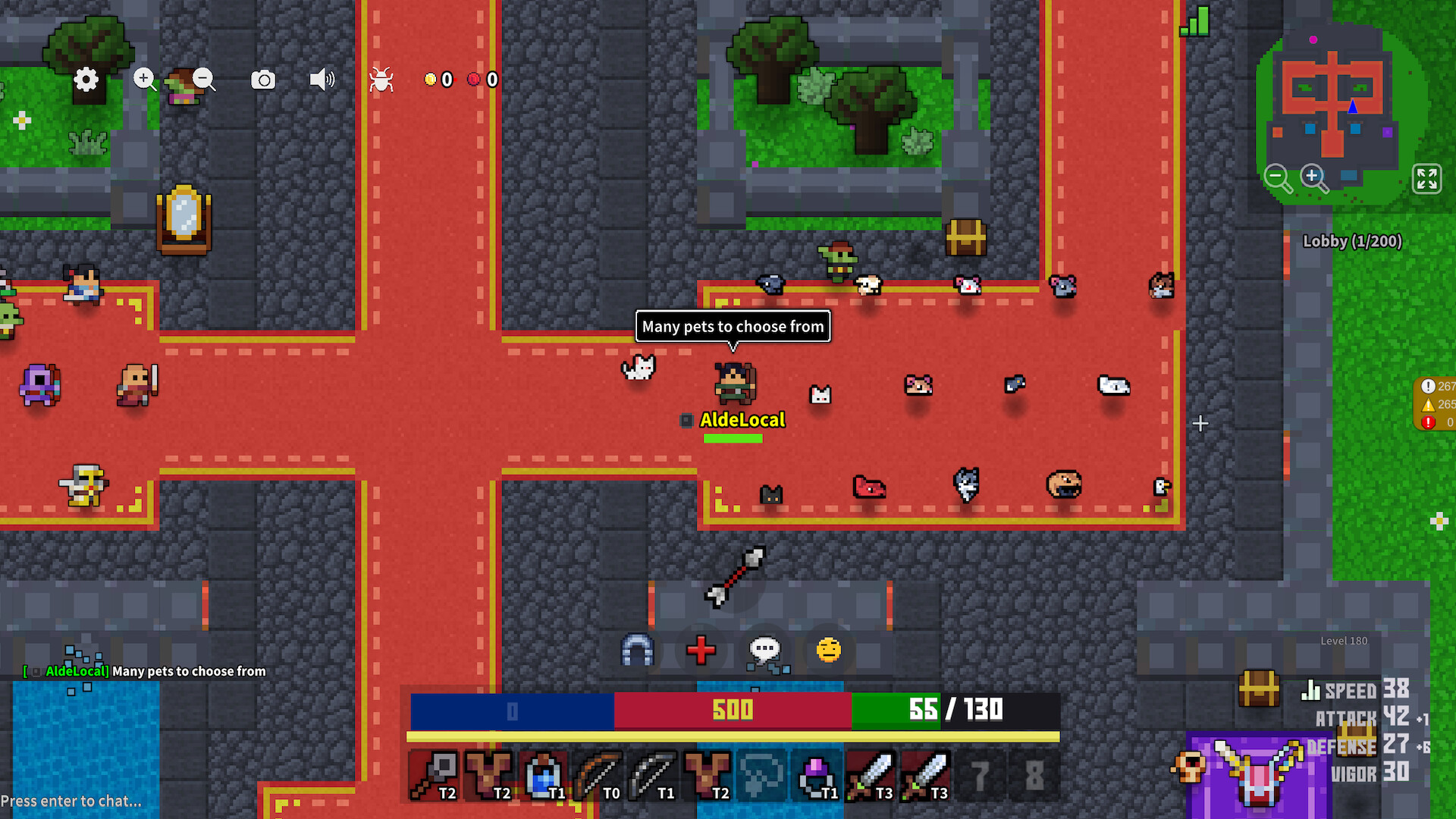Click the yellow smiley emote icon
The width and height of the screenshot is (1456, 819).
pos(827,650)
